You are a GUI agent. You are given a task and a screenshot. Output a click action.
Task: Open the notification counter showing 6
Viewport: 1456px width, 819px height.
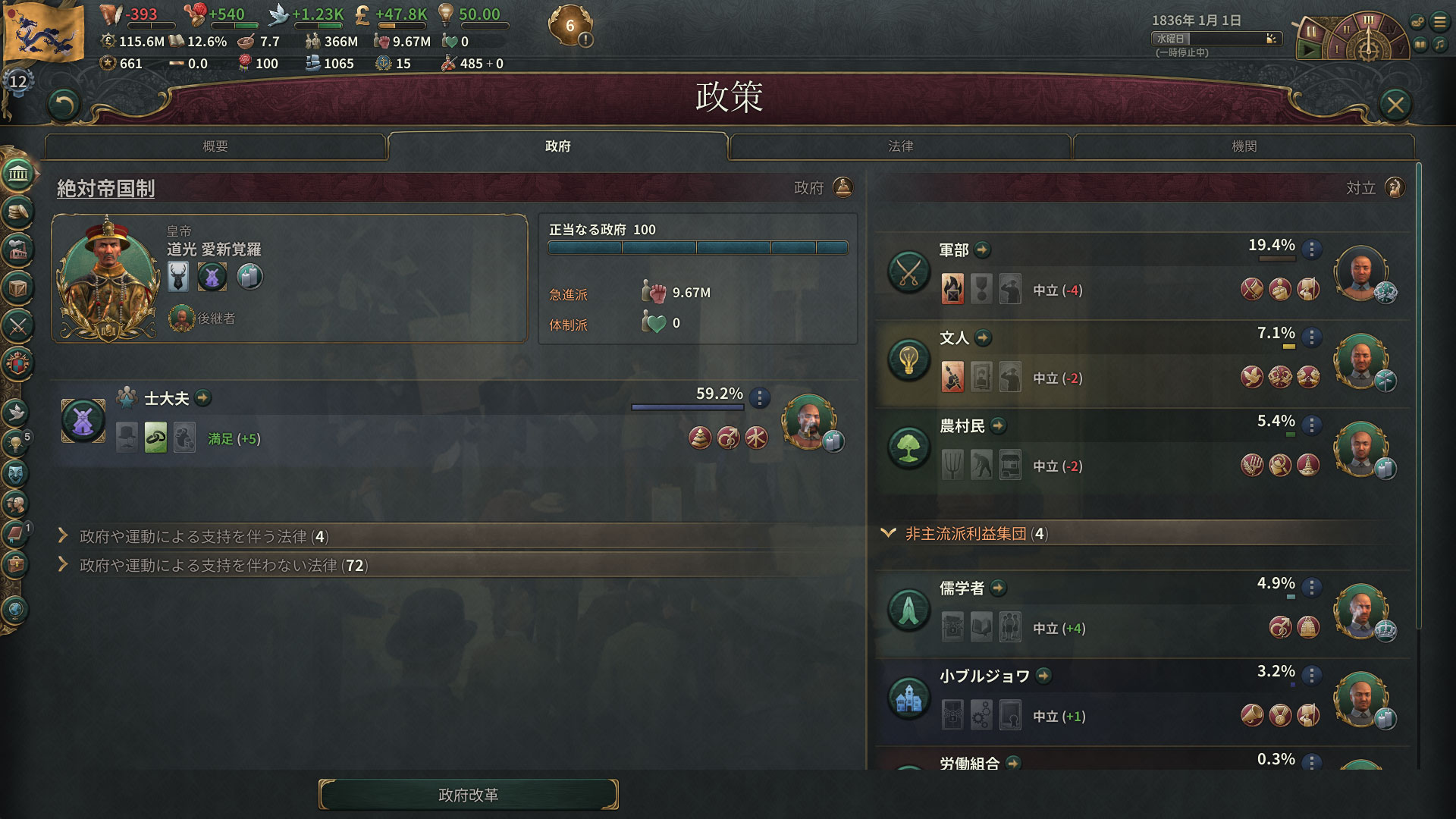pyautogui.click(x=570, y=26)
